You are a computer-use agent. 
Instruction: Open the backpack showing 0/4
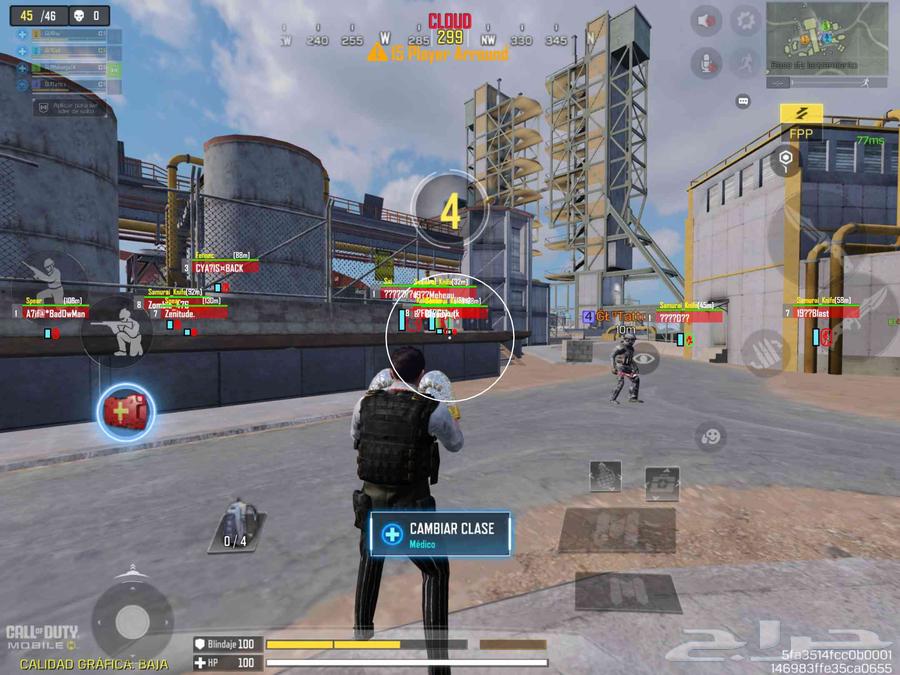click(236, 525)
